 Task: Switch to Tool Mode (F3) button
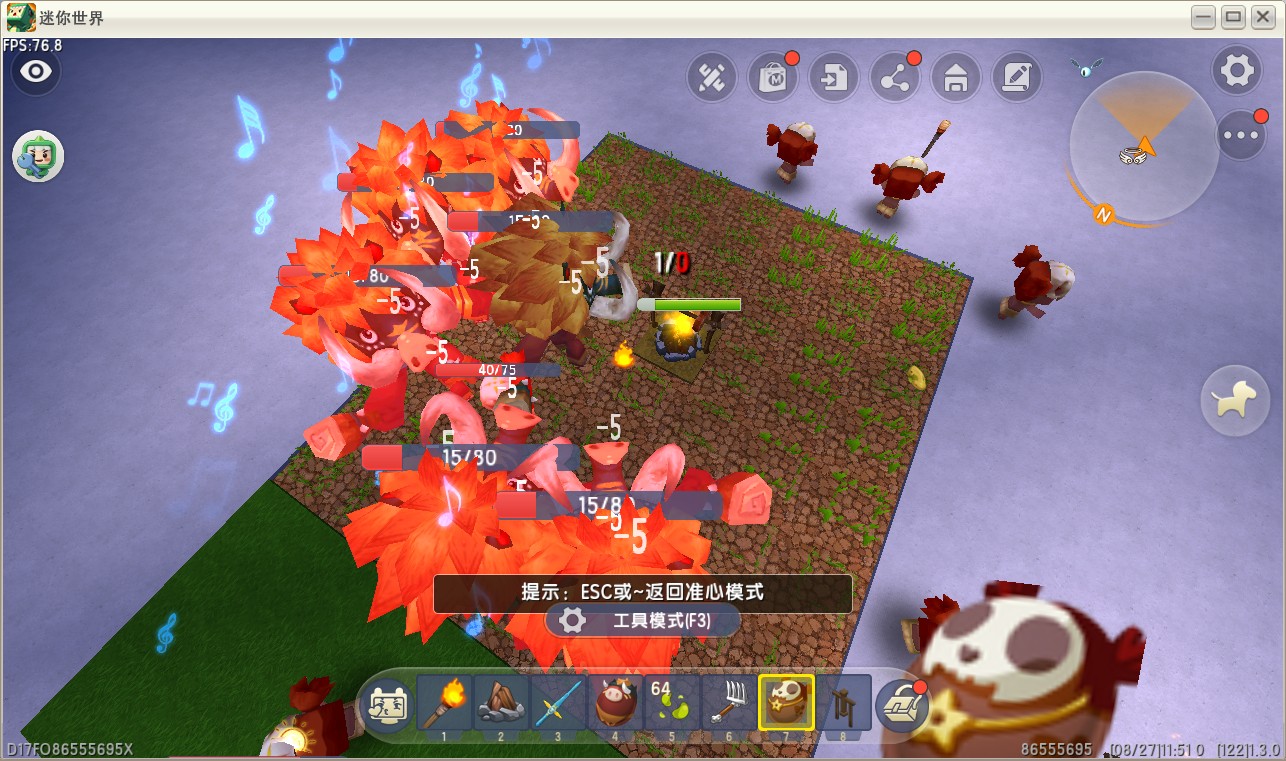(642, 621)
